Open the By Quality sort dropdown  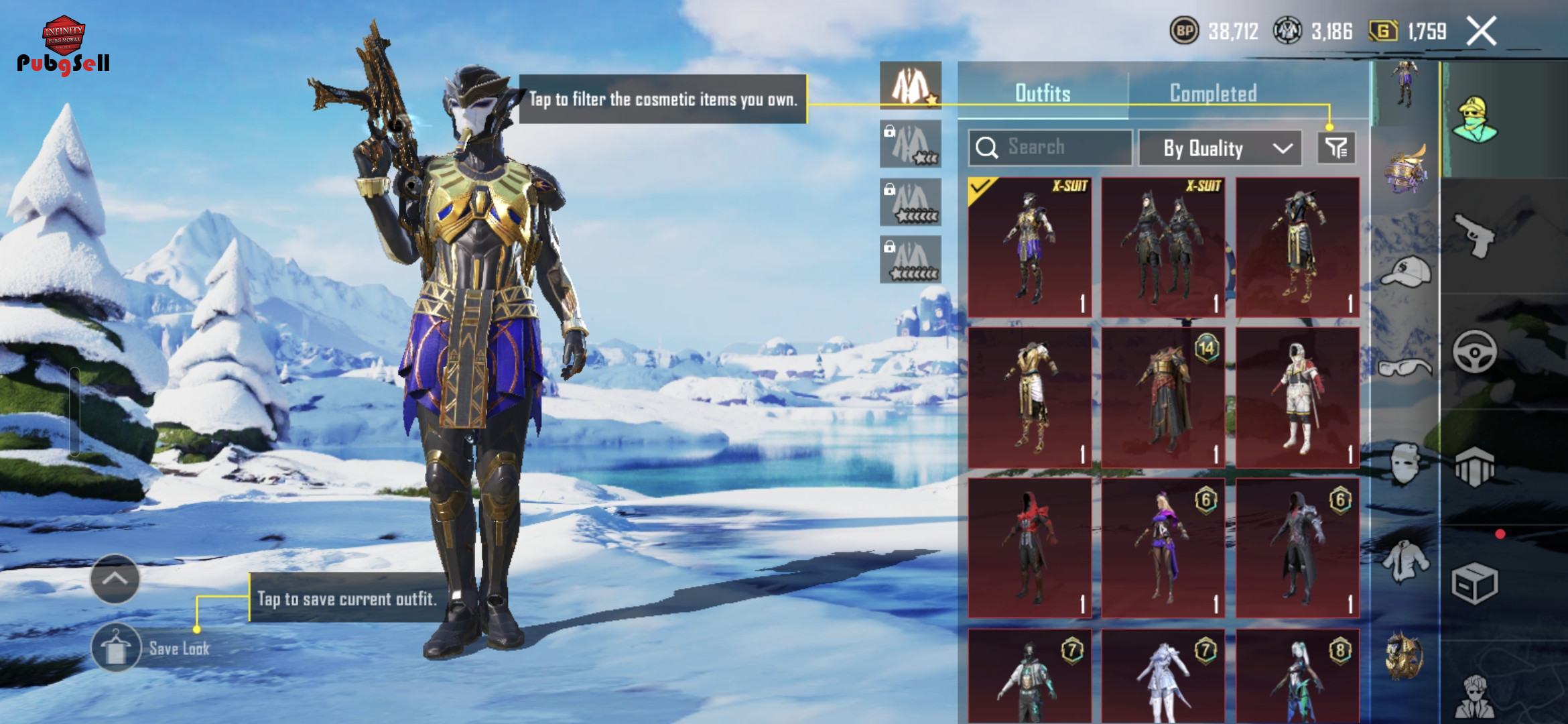point(1220,148)
